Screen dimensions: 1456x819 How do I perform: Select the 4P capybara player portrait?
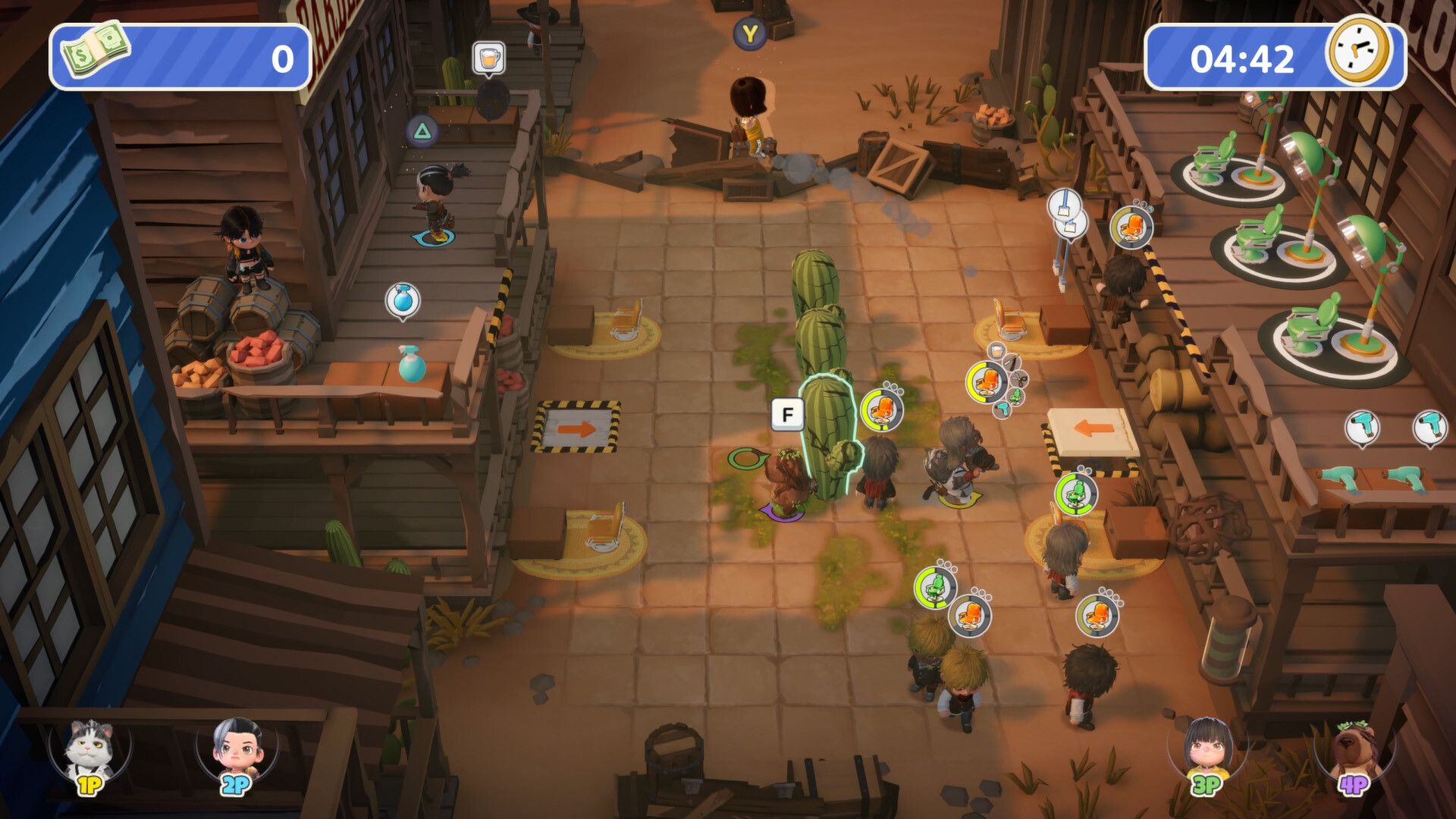pos(1354,752)
